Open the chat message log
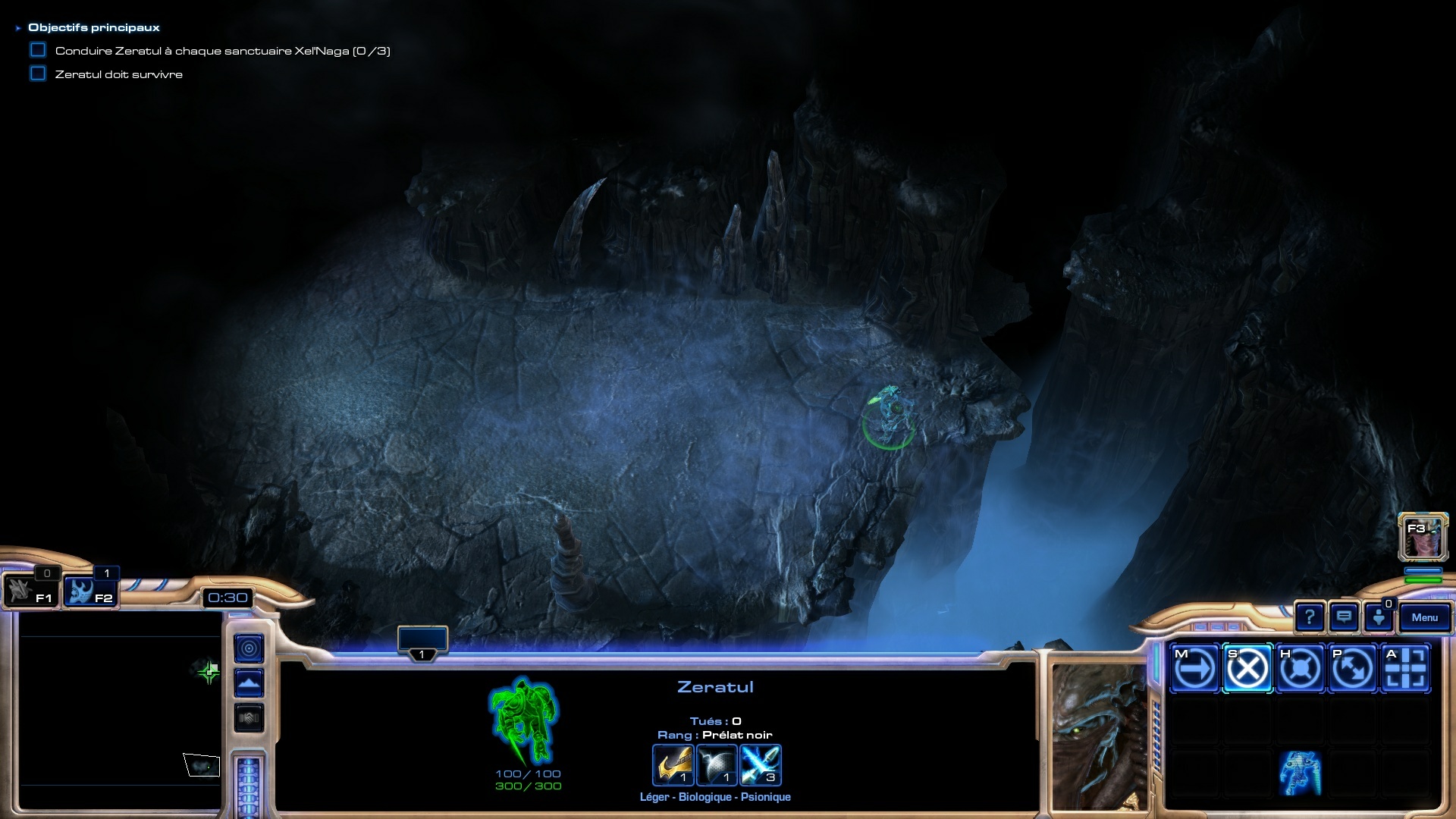 1344,617
